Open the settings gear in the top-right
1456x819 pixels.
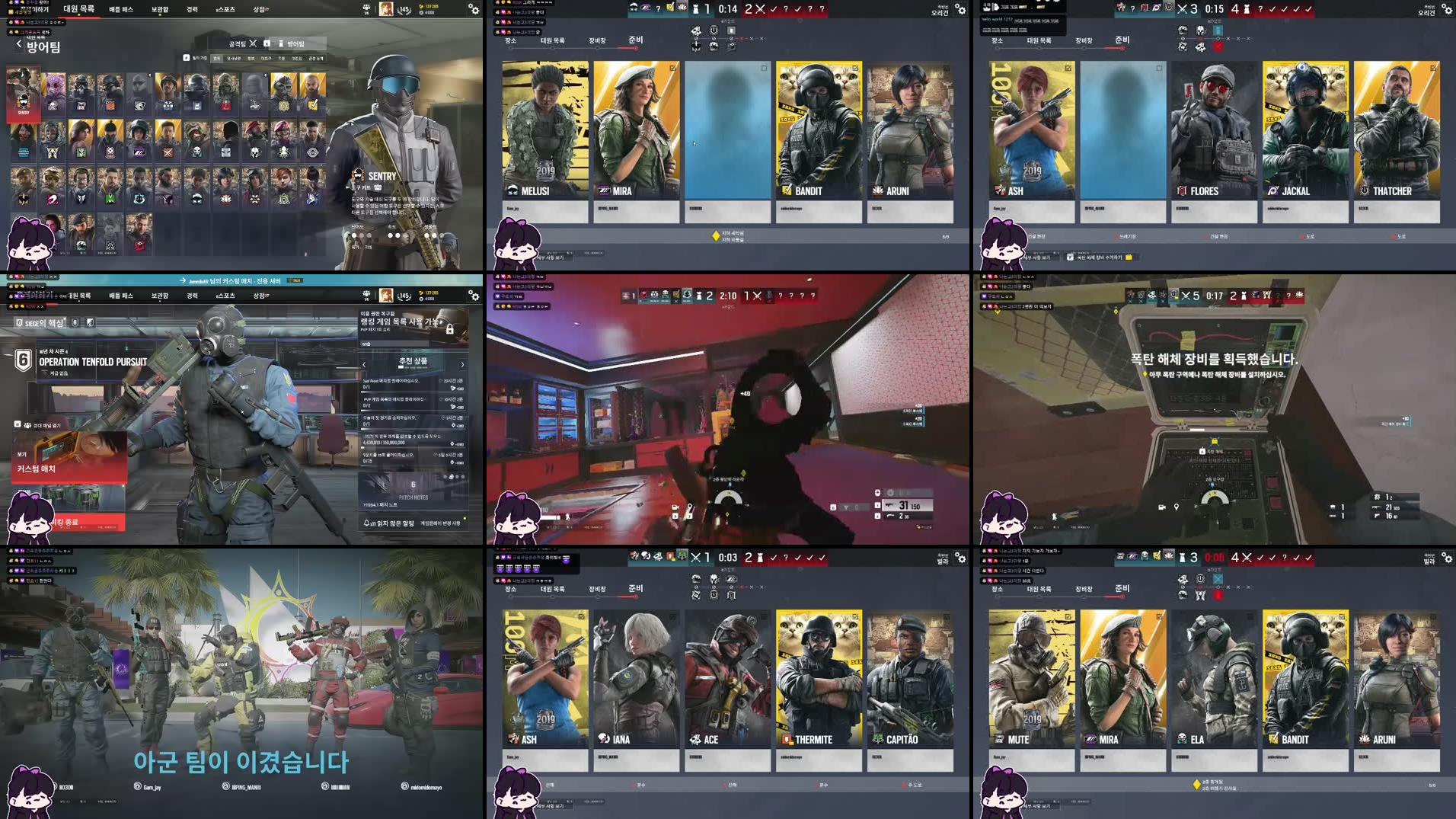tap(1445, 9)
